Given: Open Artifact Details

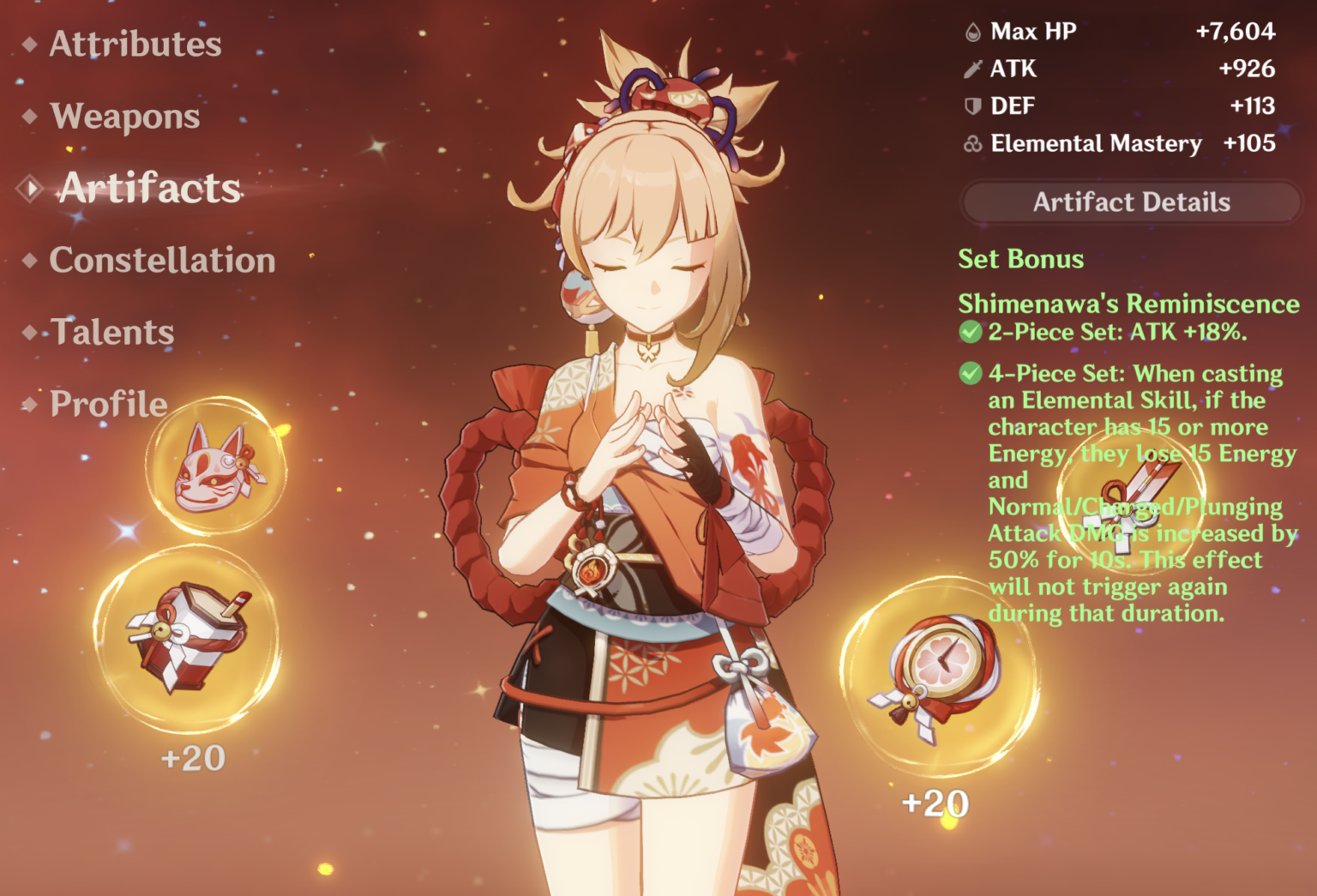Looking at the screenshot, I should tap(1132, 202).
